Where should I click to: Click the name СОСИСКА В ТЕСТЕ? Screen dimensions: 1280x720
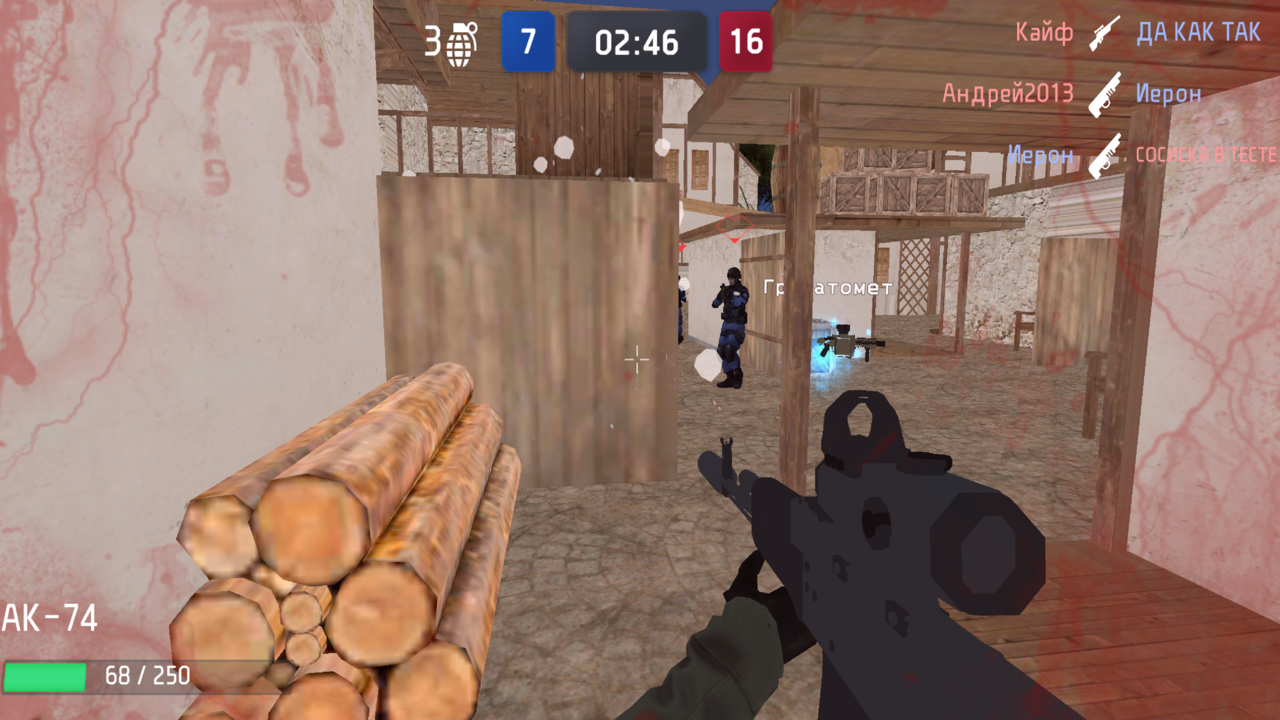(x=1205, y=155)
